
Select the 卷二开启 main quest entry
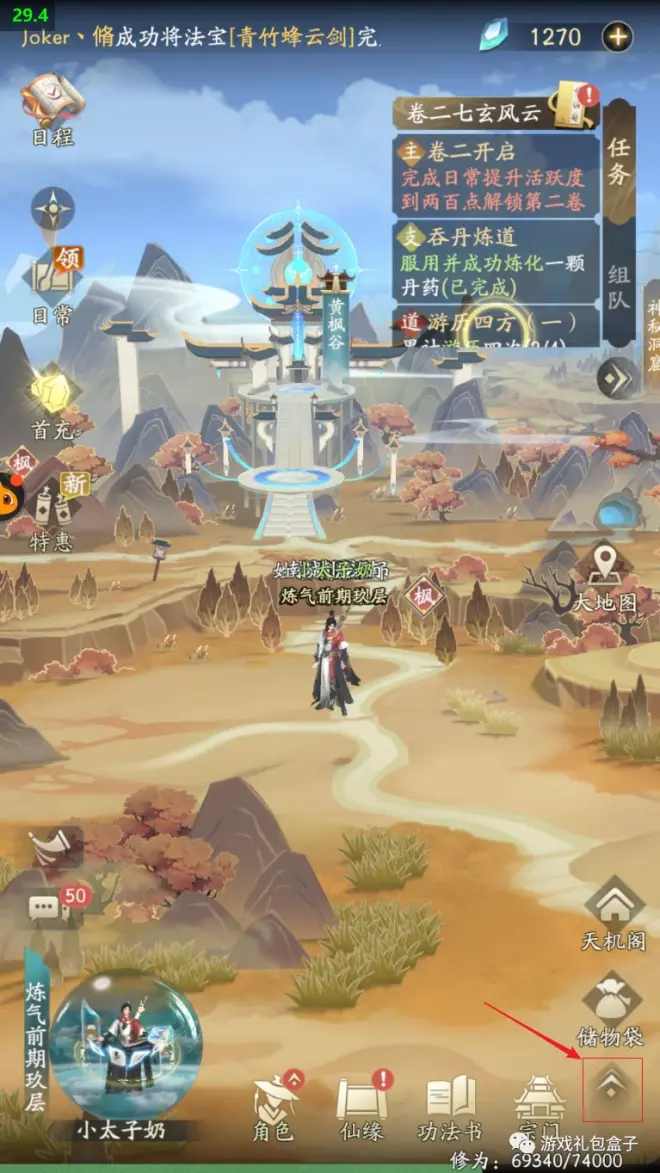pyautogui.click(x=497, y=177)
